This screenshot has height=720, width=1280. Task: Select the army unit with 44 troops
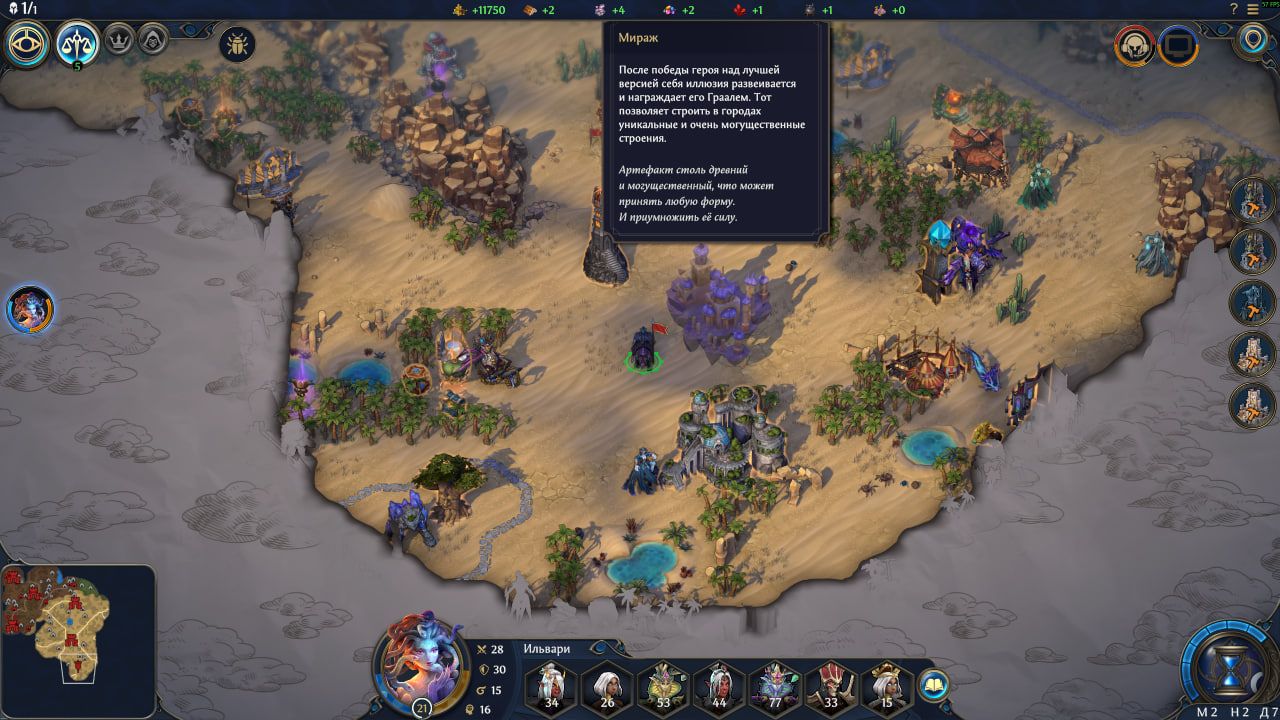(718, 687)
